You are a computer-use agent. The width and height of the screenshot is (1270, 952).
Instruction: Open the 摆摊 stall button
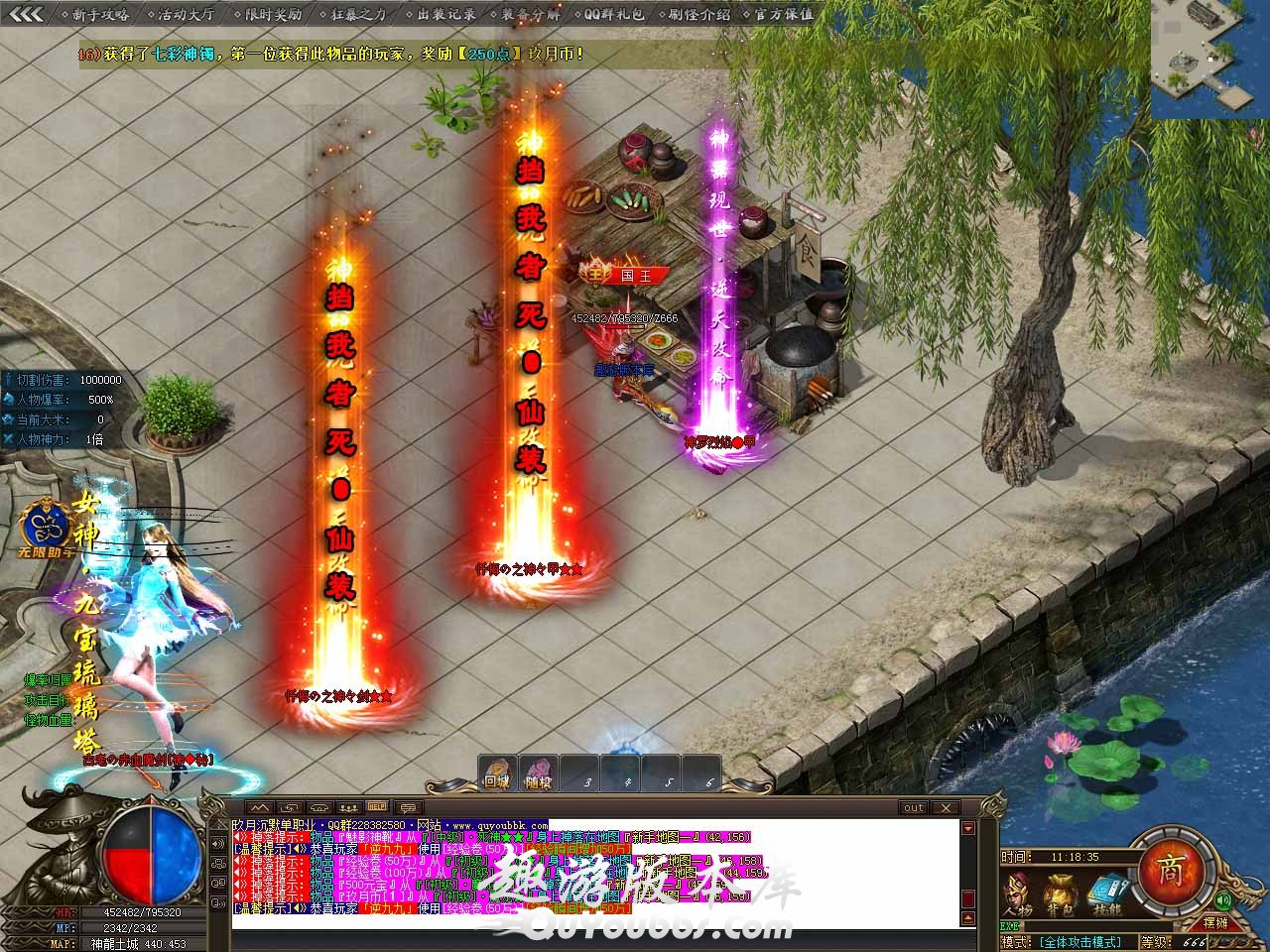[x=1228, y=923]
